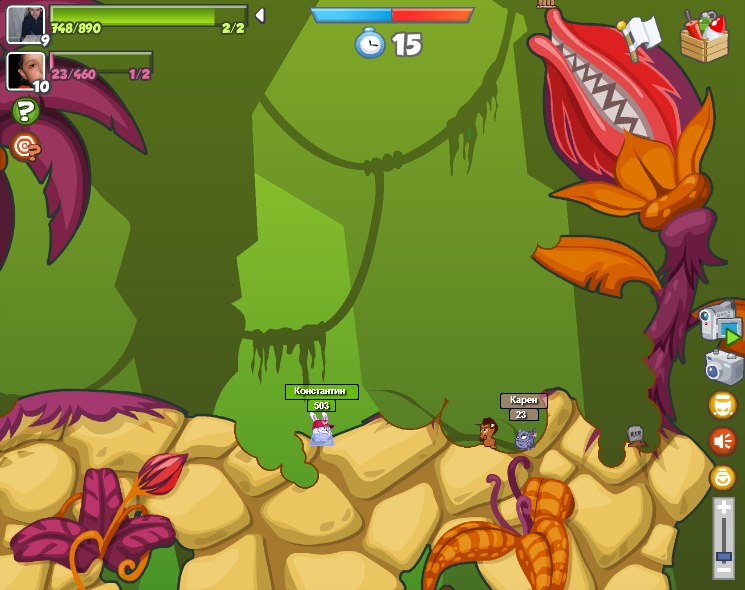The image size is (745, 590).
Task: Click the yellow round button below speaker
Action: point(722,477)
